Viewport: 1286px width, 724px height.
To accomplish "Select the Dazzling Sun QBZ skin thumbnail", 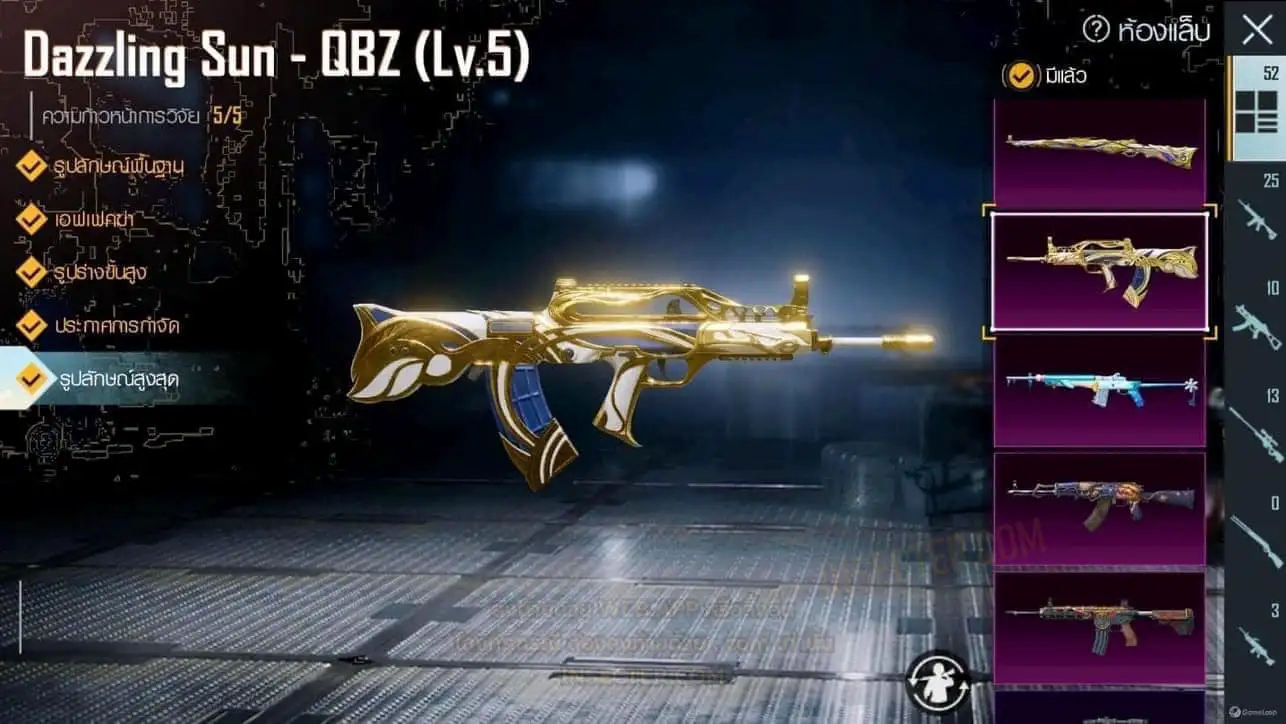I will click(1099, 271).
